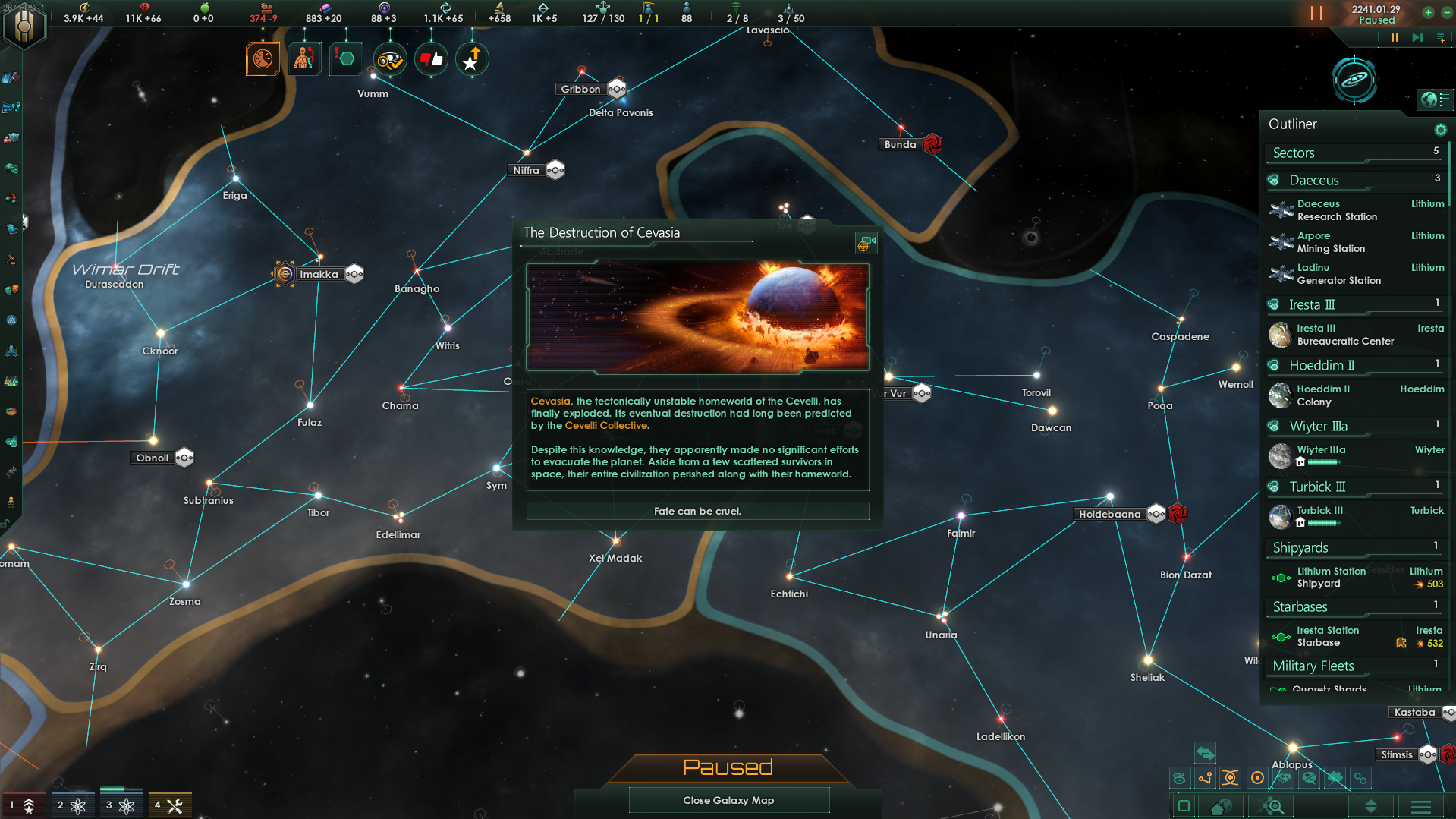This screenshot has height=819, width=1456.
Task: Click the exploding Cevasia illustration in the event window
Action: pos(697,317)
